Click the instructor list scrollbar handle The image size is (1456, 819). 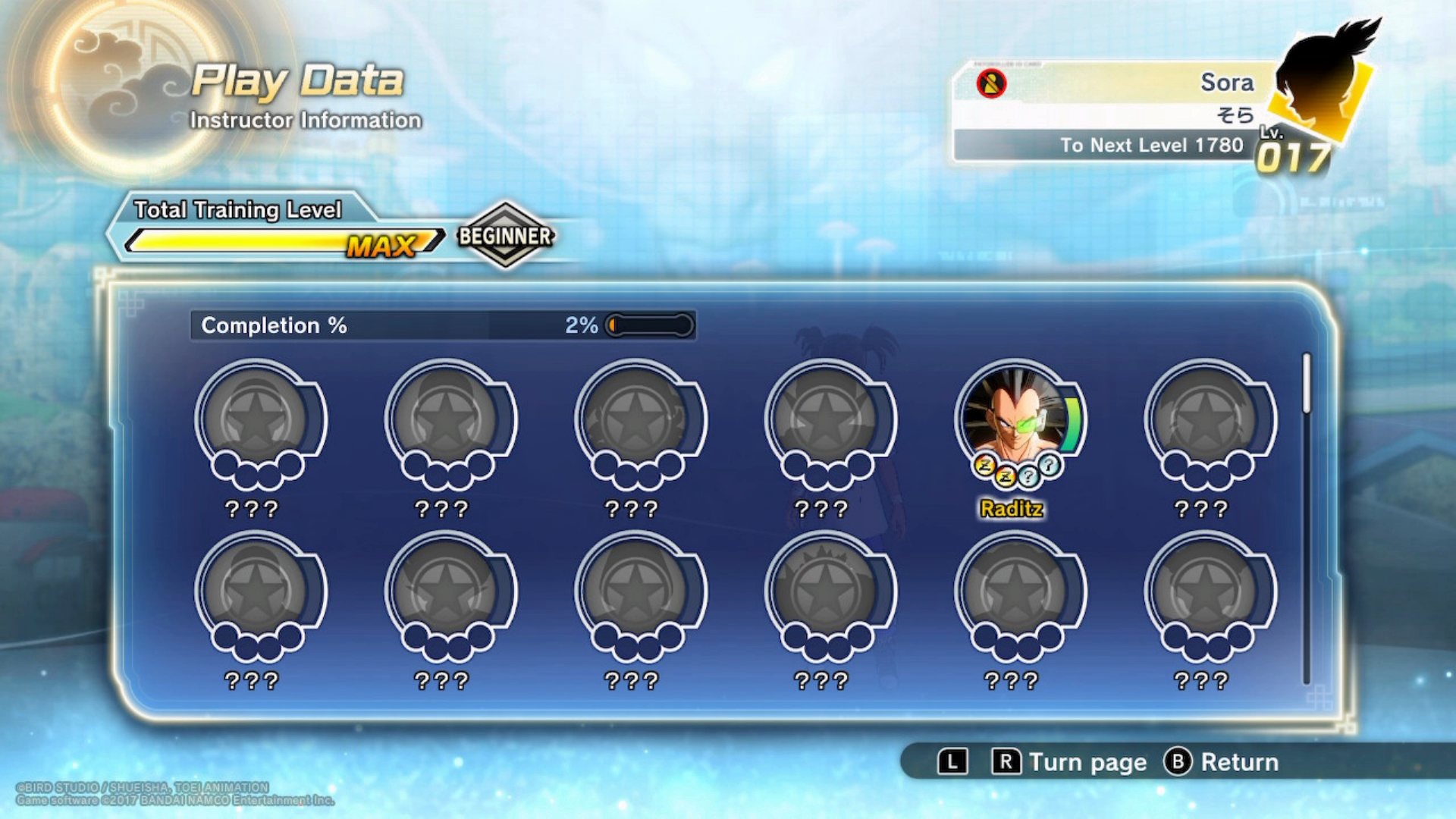pos(1307,384)
